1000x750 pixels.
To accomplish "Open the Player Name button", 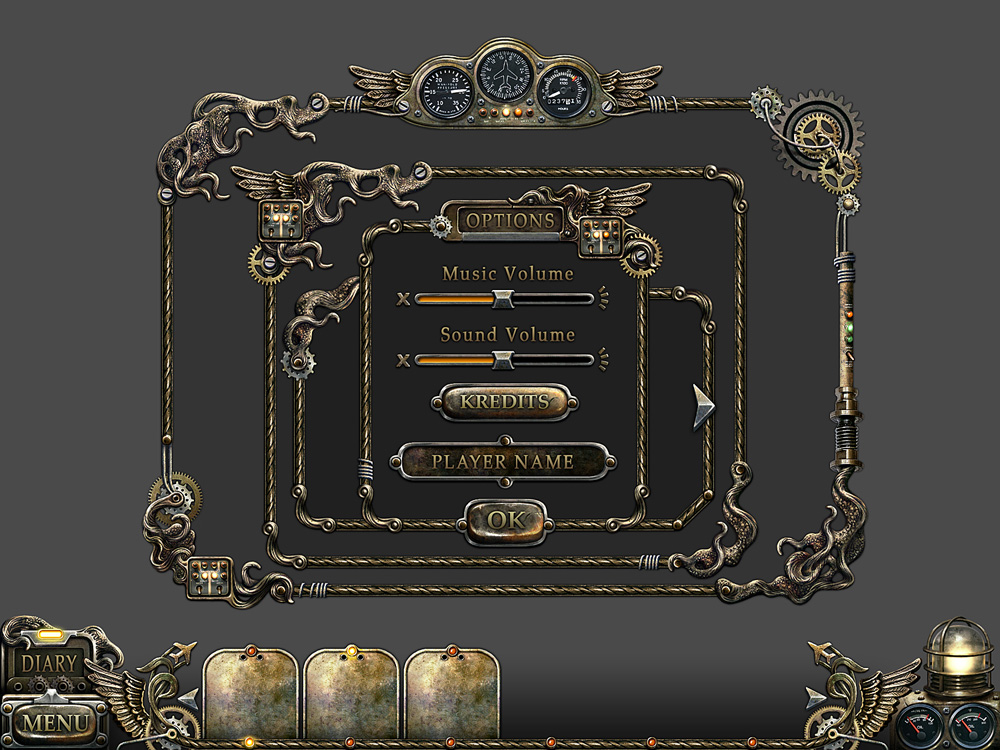I will click(503, 462).
